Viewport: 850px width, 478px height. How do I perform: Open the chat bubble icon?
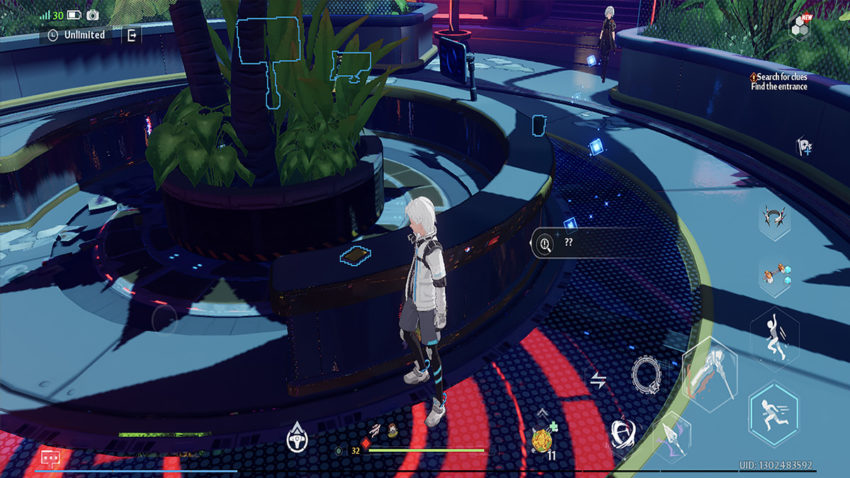(50, 456)
